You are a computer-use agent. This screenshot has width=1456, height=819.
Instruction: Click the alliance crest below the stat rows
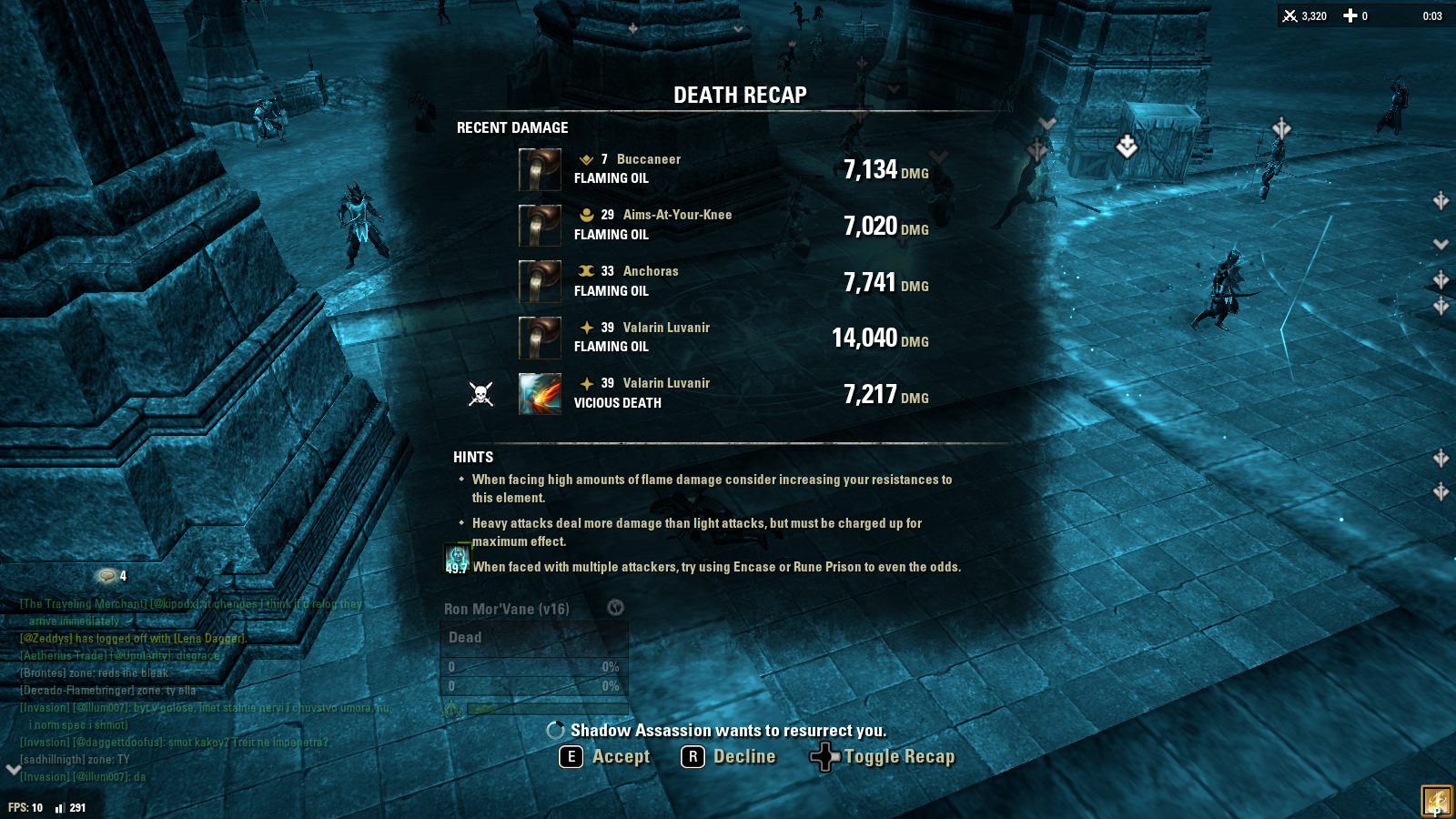pyautogui.click(x=452, y=706)
